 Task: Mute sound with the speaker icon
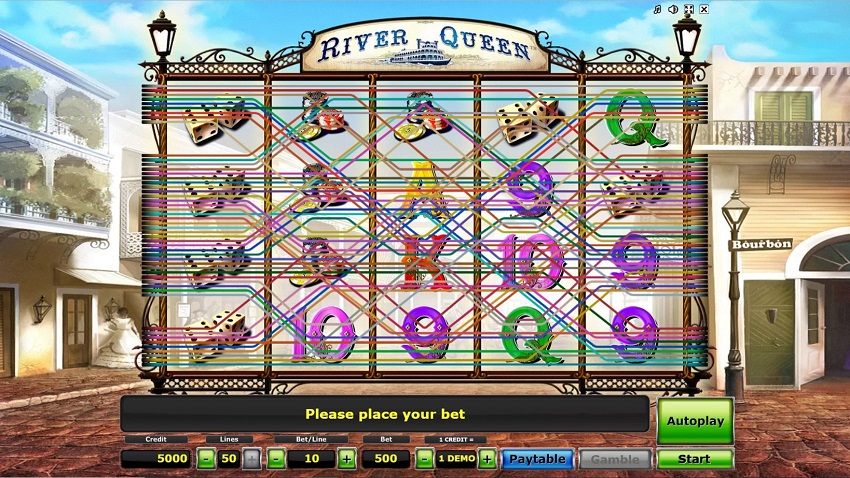[673, 10]
